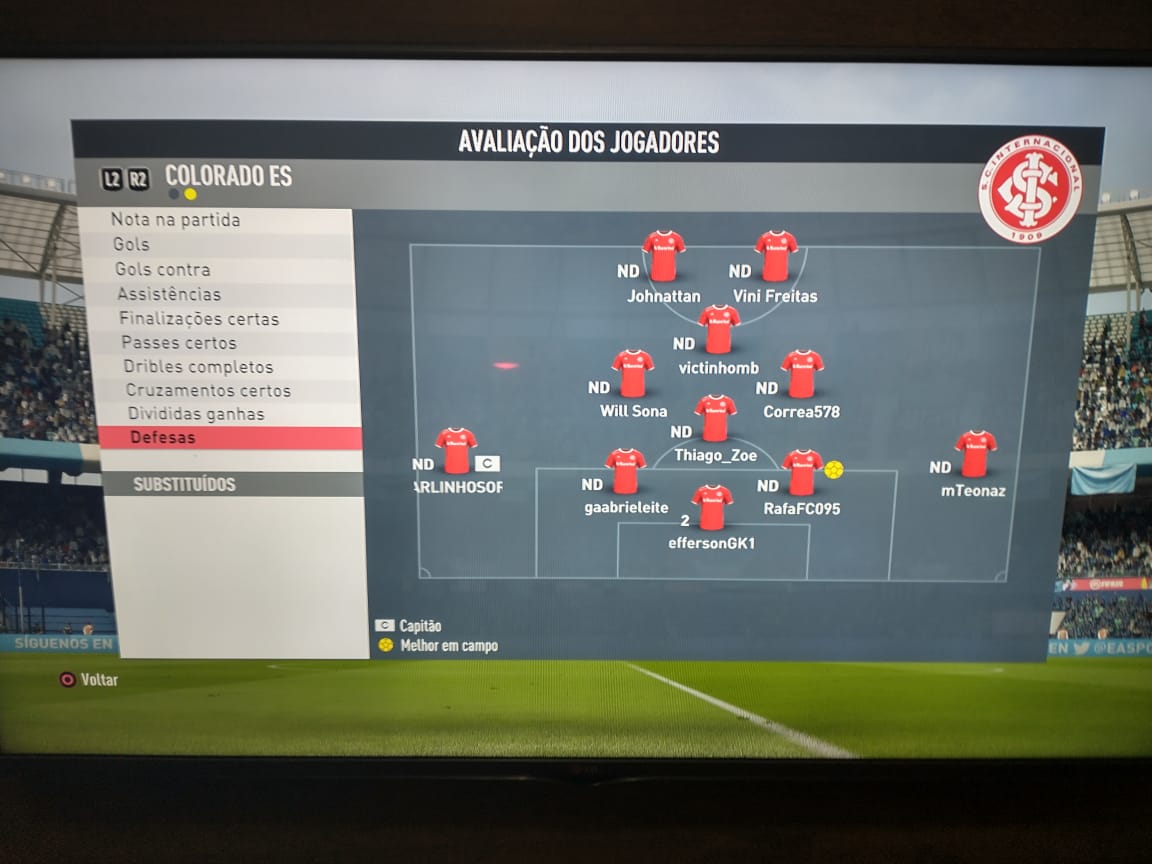Screen dimensions: 1152x864
Task: Select Thiago_Zoe on the formation
Action: tap(715, 418)
